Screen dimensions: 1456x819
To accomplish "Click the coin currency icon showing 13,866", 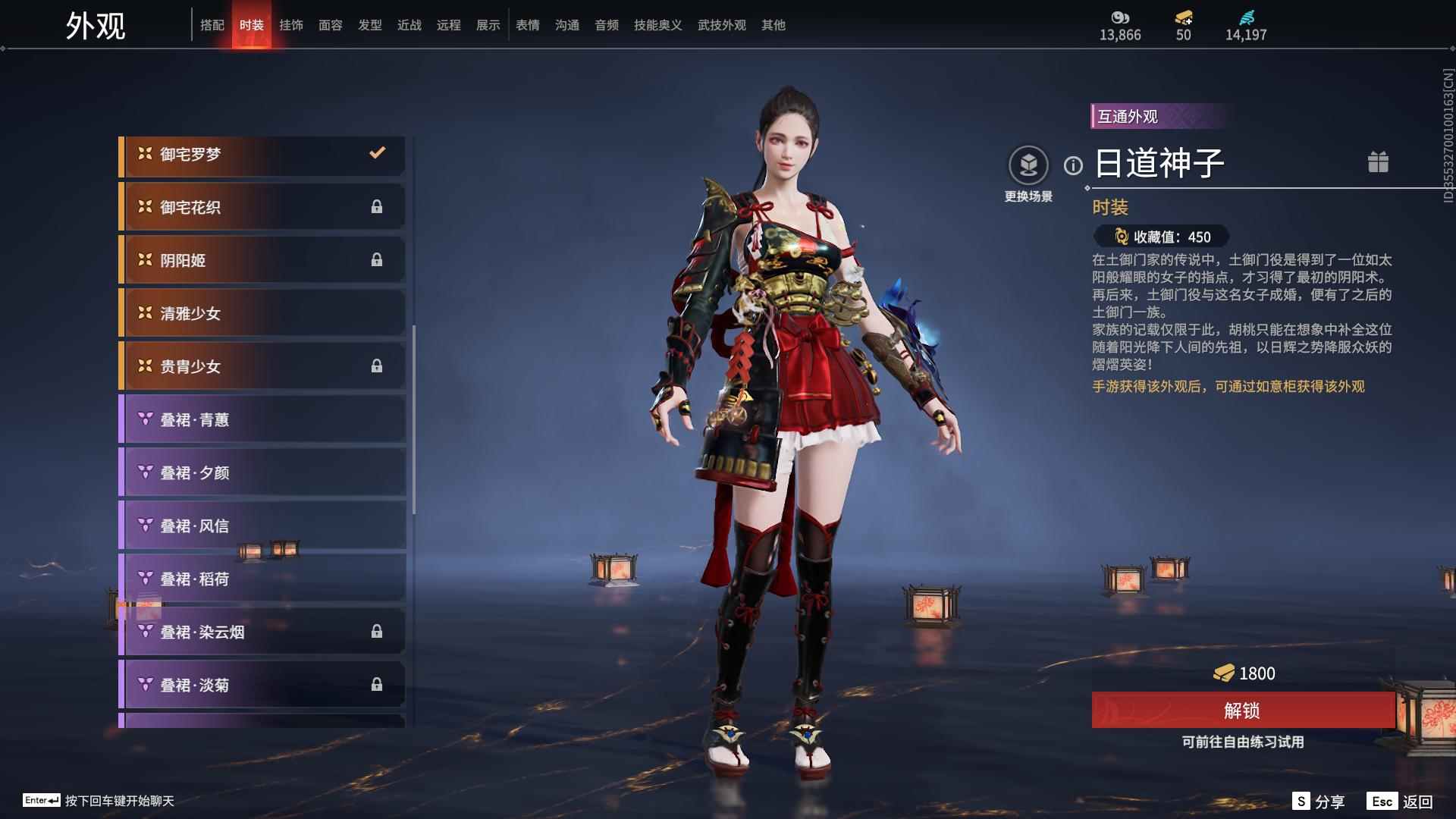I will pyautogui.click(x=1119, y=17).
